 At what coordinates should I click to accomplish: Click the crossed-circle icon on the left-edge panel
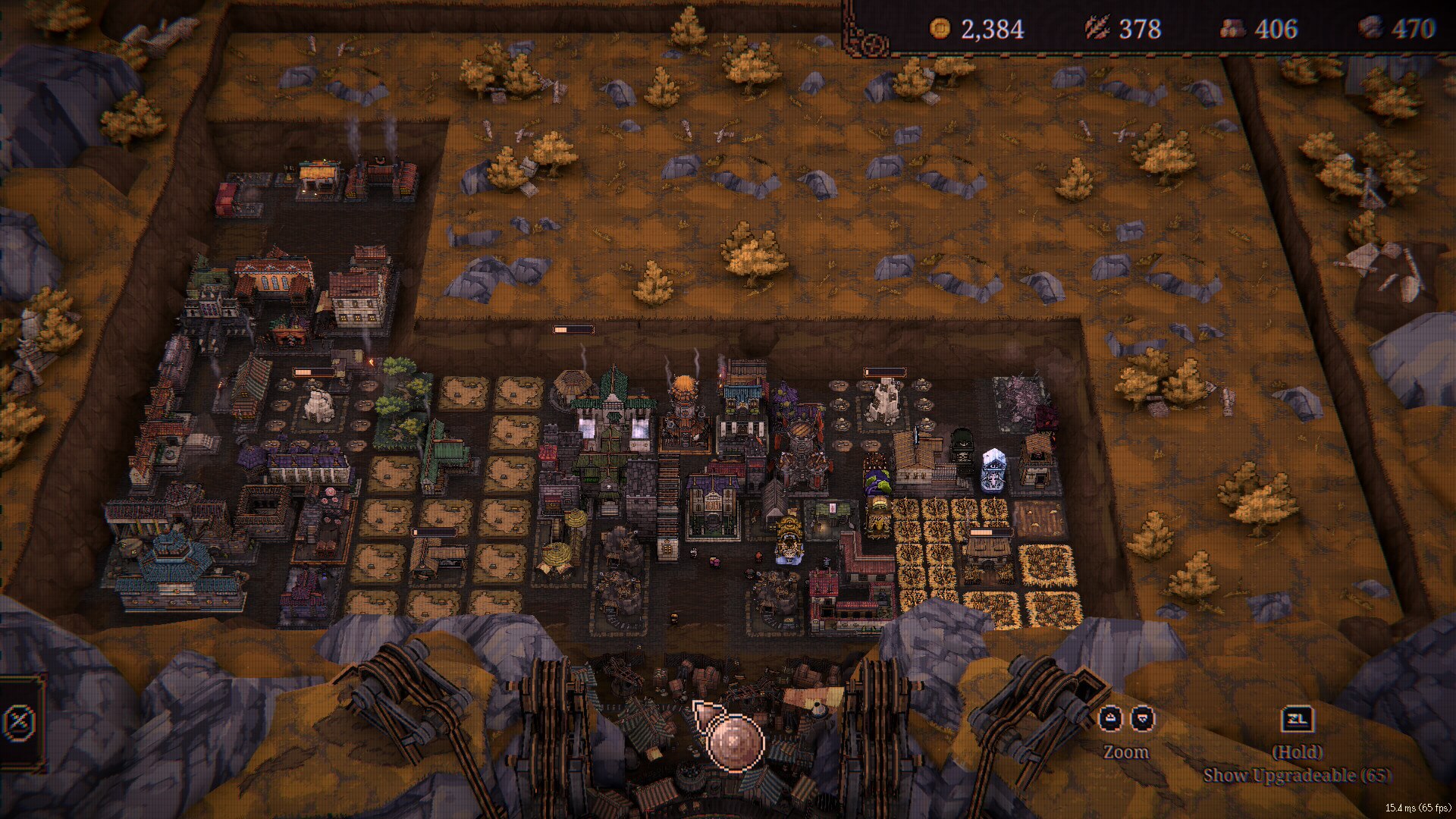pos(18,722)
